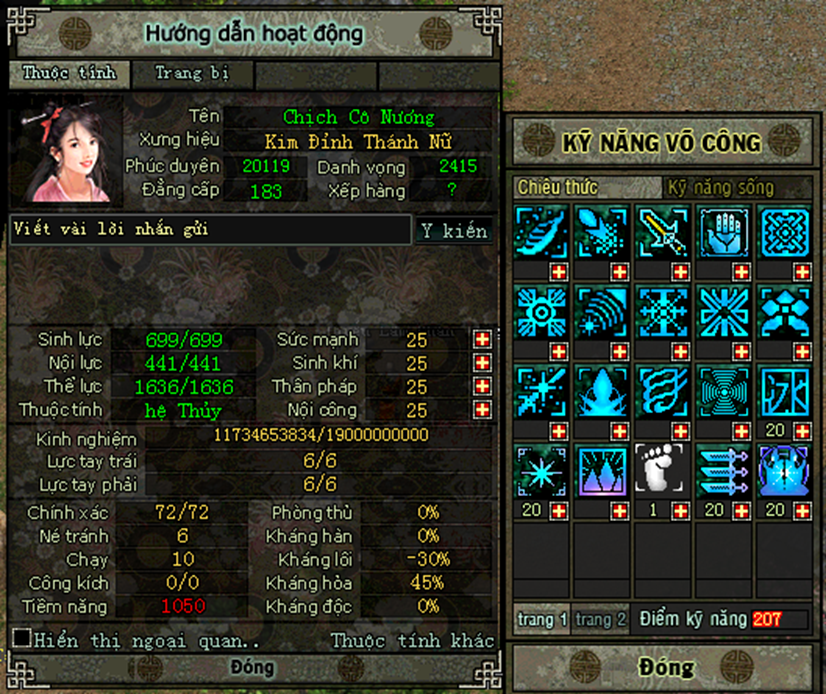826x694 pixels.
Task: Raise the Nội công stat
Action: (x=482, y=410)
